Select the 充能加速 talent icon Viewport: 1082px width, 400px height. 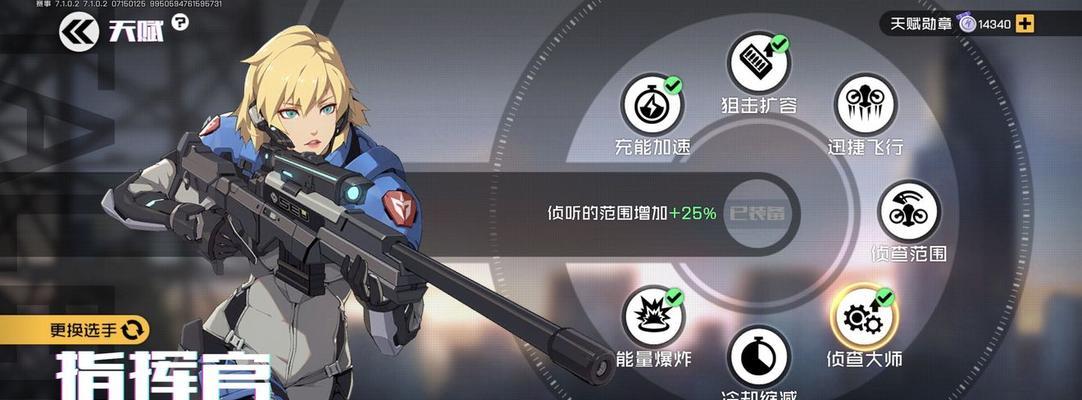click(x=652, y=105)
